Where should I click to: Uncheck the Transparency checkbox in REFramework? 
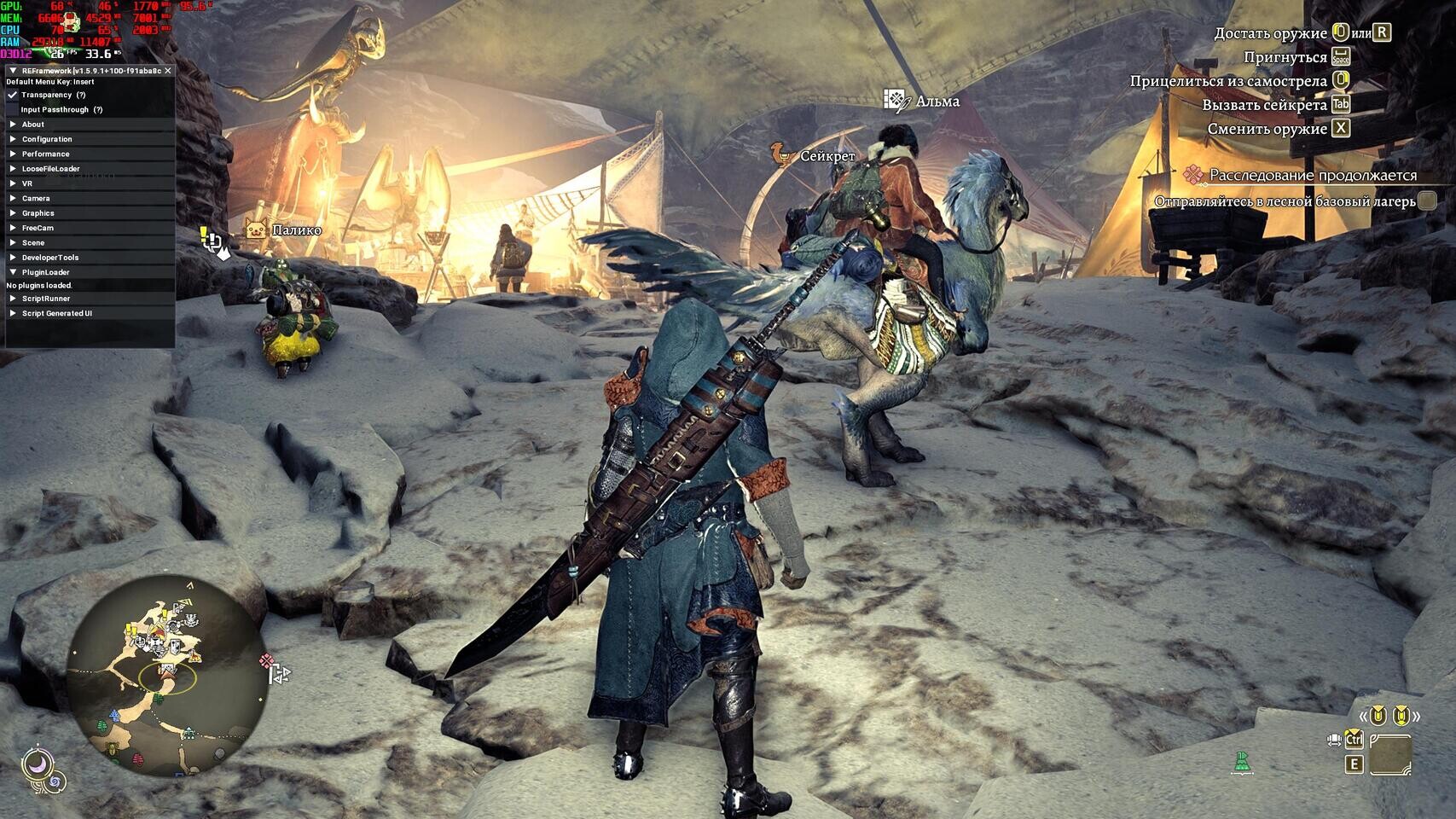click(x=10, y=95)
